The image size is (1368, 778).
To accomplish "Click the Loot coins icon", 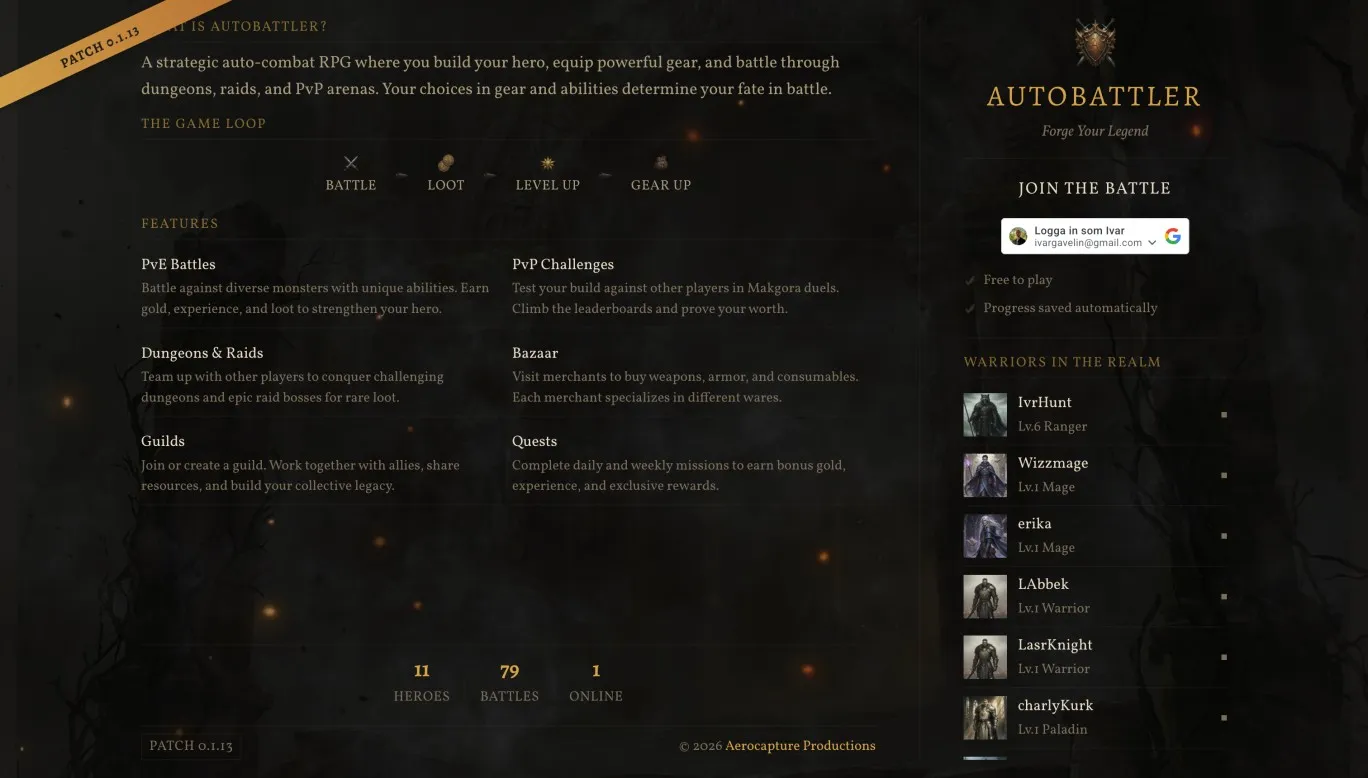I will pyautogui.click(x=445, y=162).
